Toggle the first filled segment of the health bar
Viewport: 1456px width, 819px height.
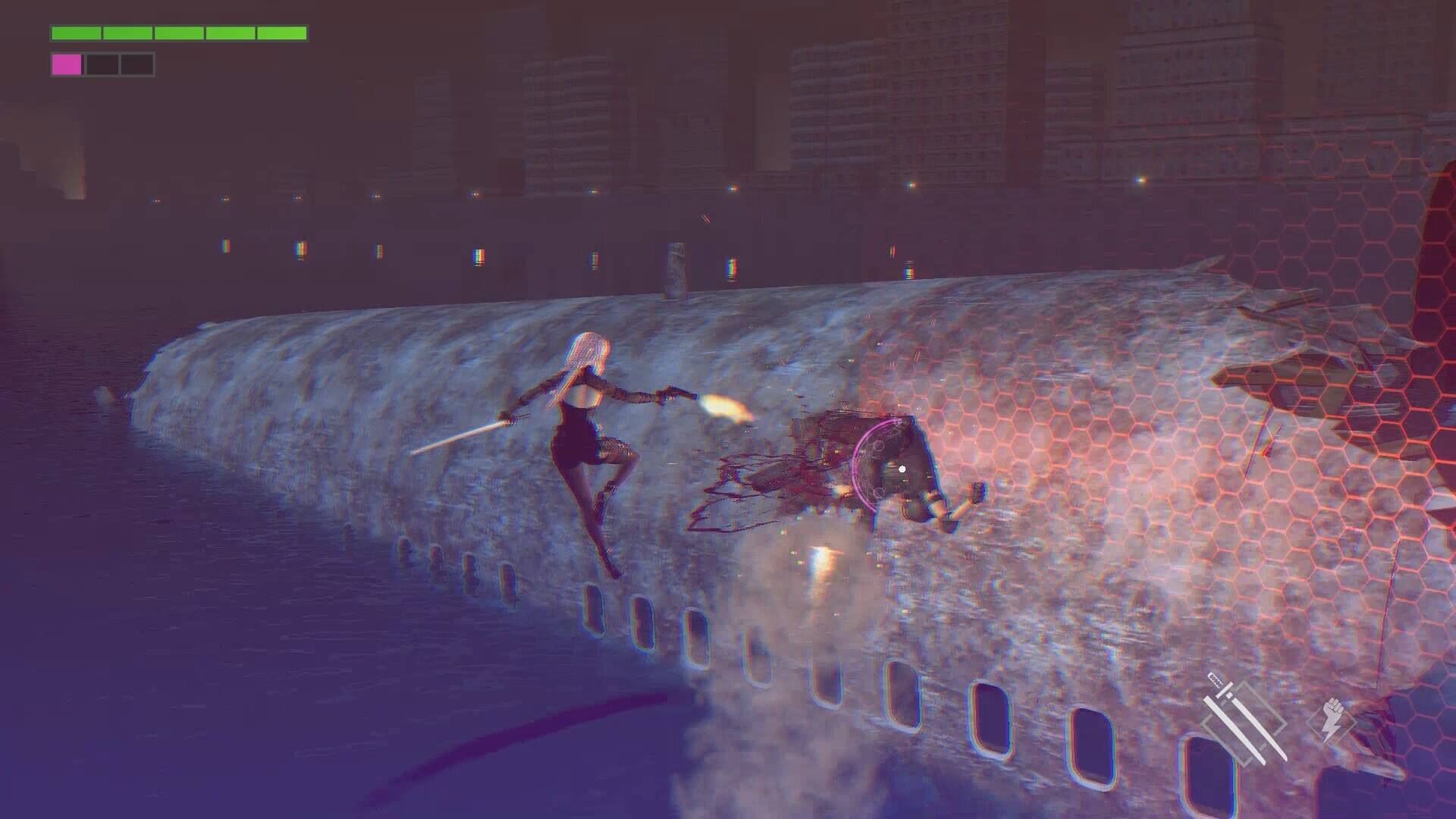76,33
